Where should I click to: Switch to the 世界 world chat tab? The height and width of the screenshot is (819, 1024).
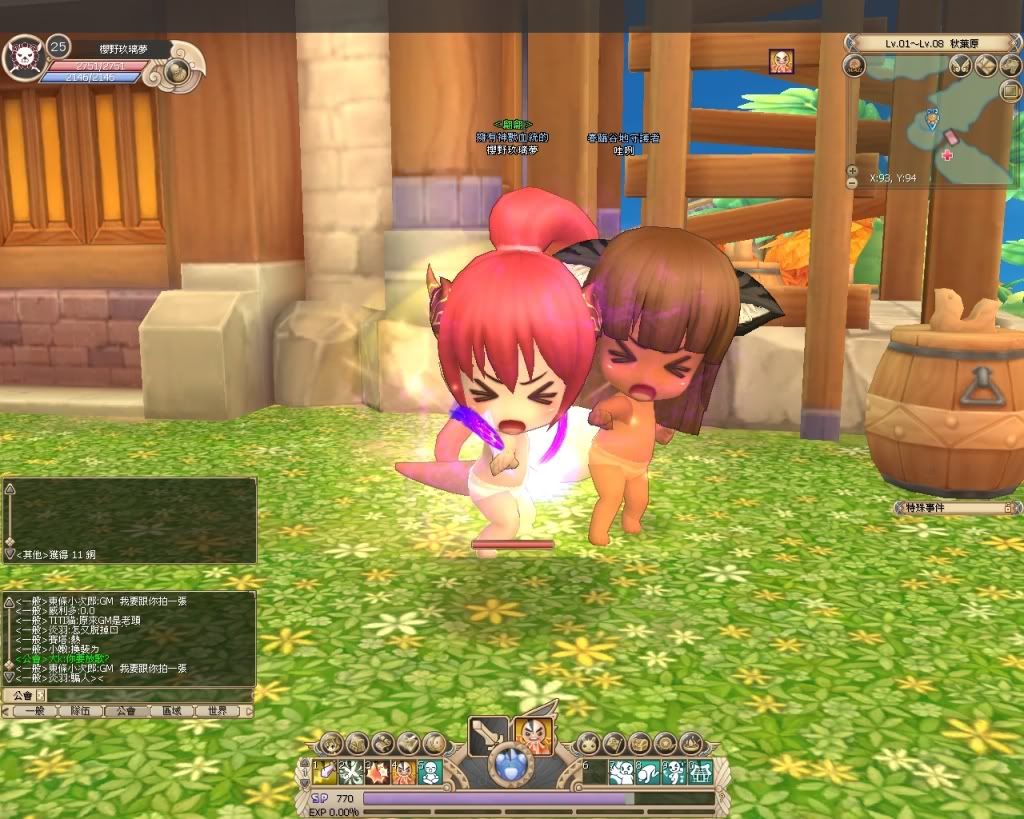click(x=218, y=711)
